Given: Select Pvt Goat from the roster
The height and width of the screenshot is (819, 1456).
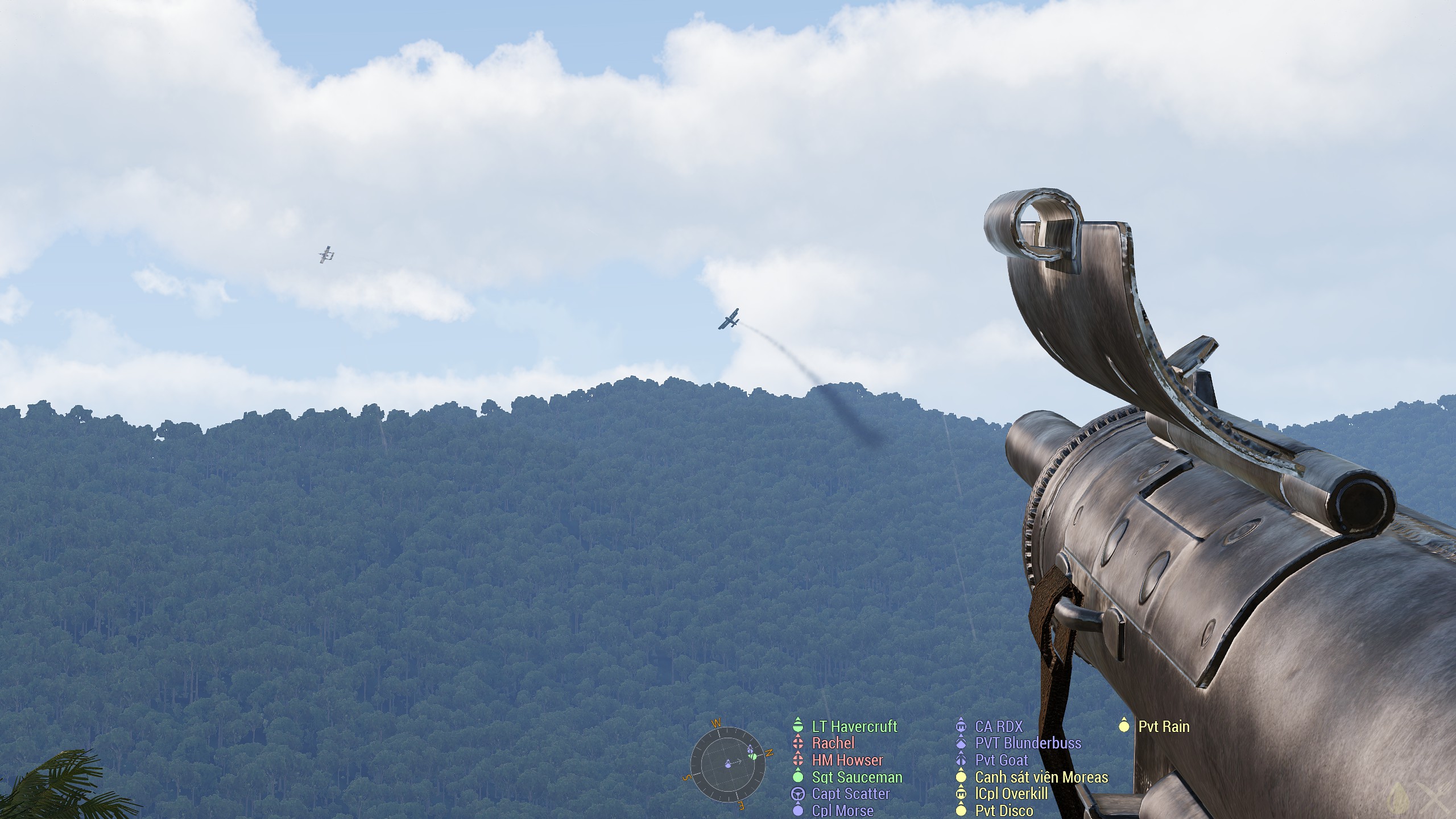Looking at the screenshot, I should [1001, 760].
